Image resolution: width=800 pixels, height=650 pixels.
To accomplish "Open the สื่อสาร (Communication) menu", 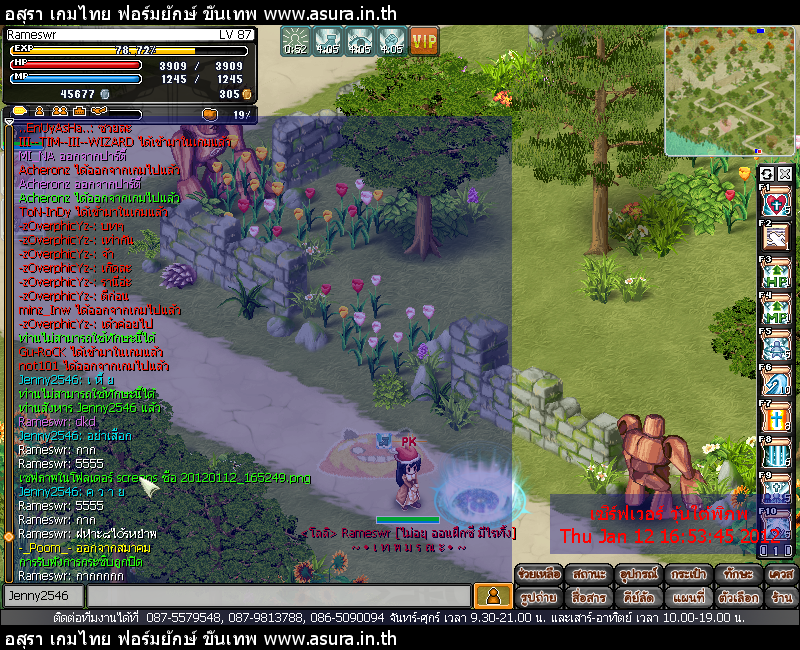I will pos(590,597).
